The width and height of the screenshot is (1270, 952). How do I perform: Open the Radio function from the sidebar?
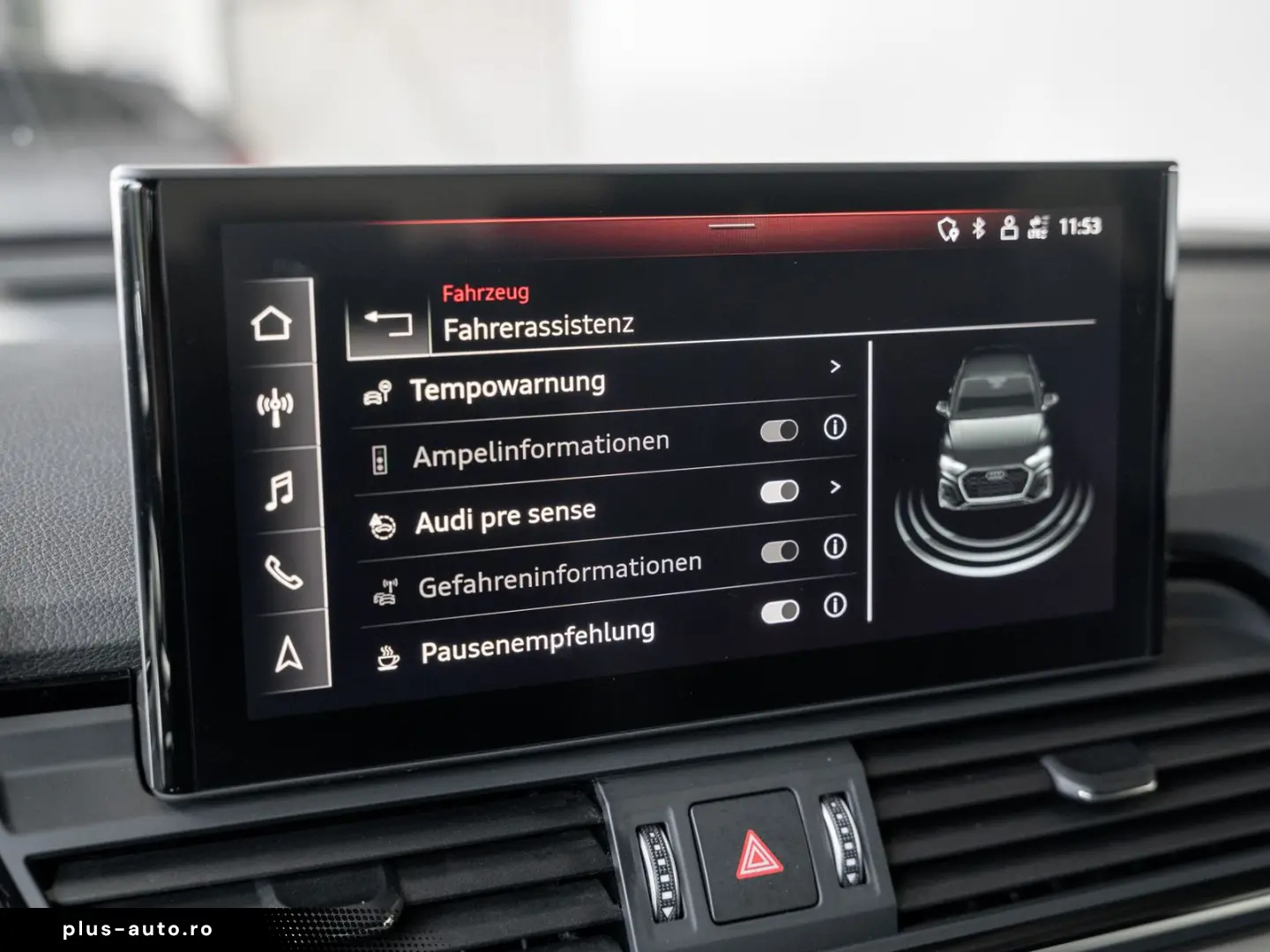275,405
